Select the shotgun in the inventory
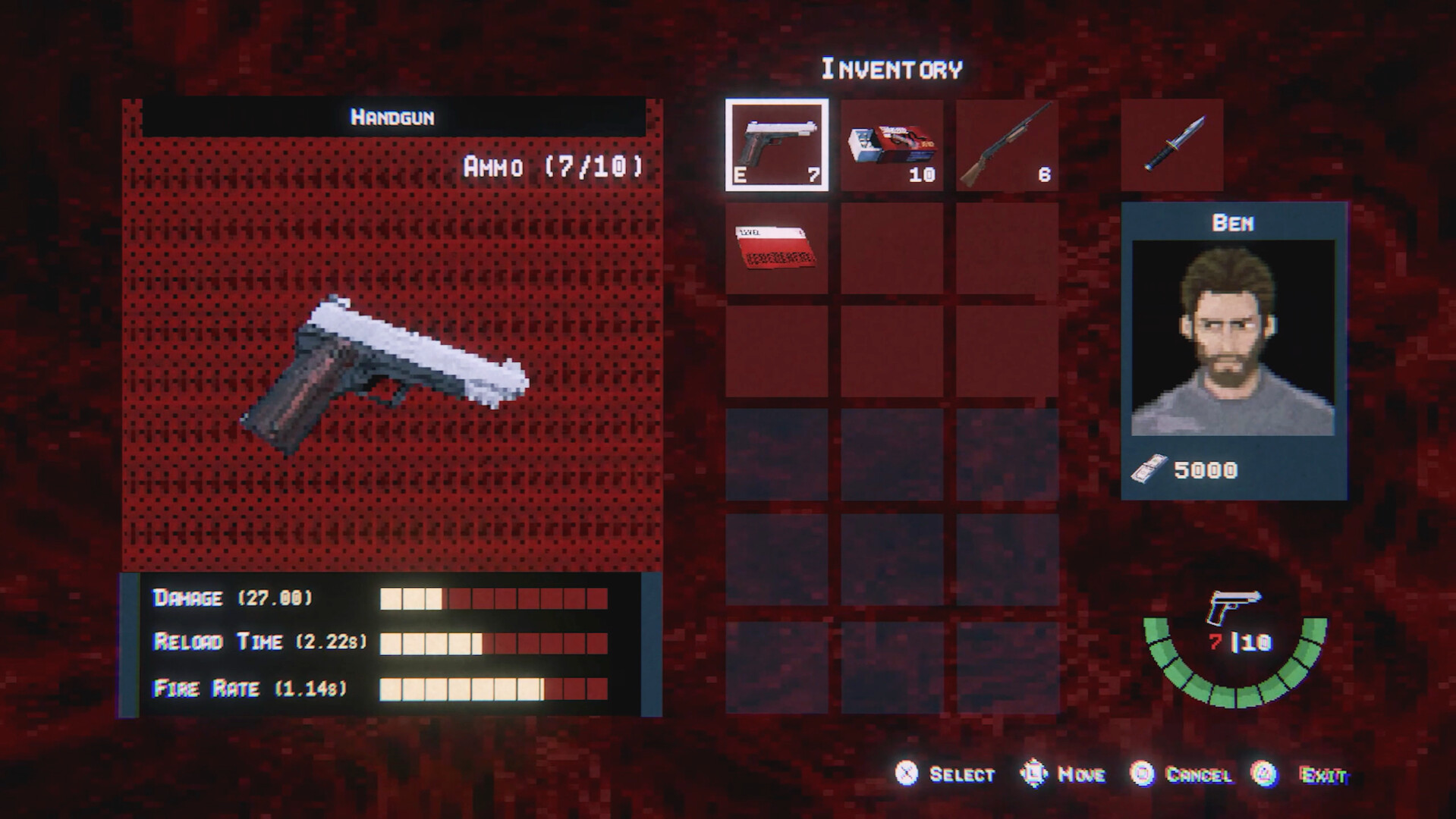 point(1005,144)
